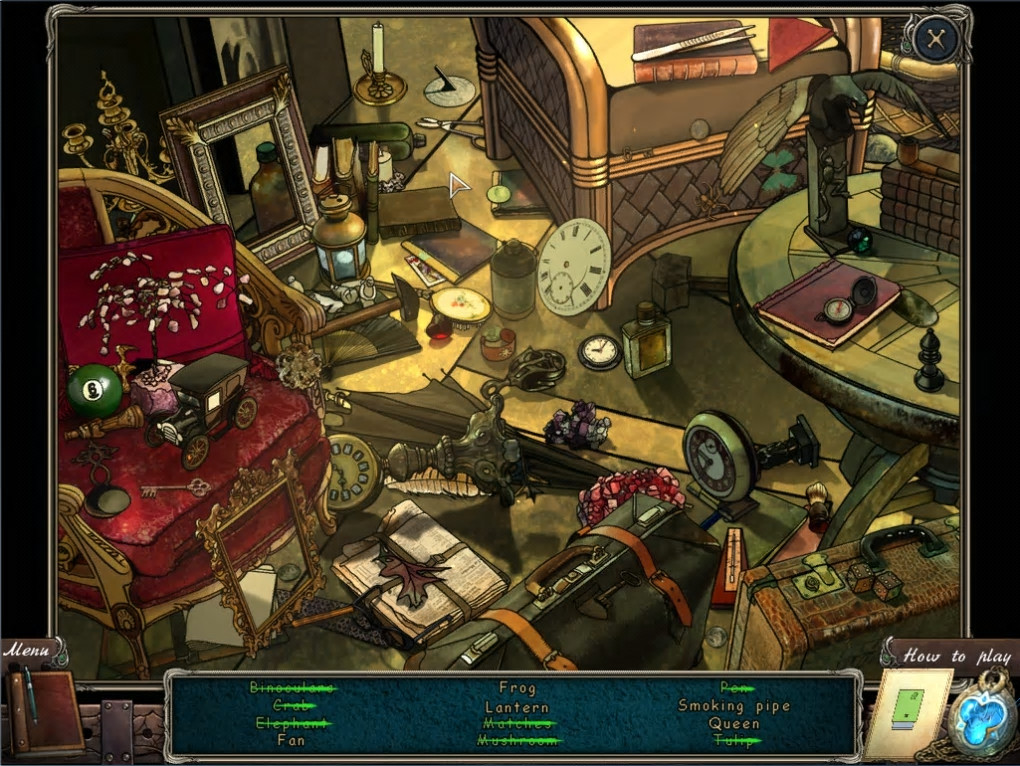Viewport: 1020px width, 766px height.
Task: Choose the Fan list entry
Action: tap(291, 741)
